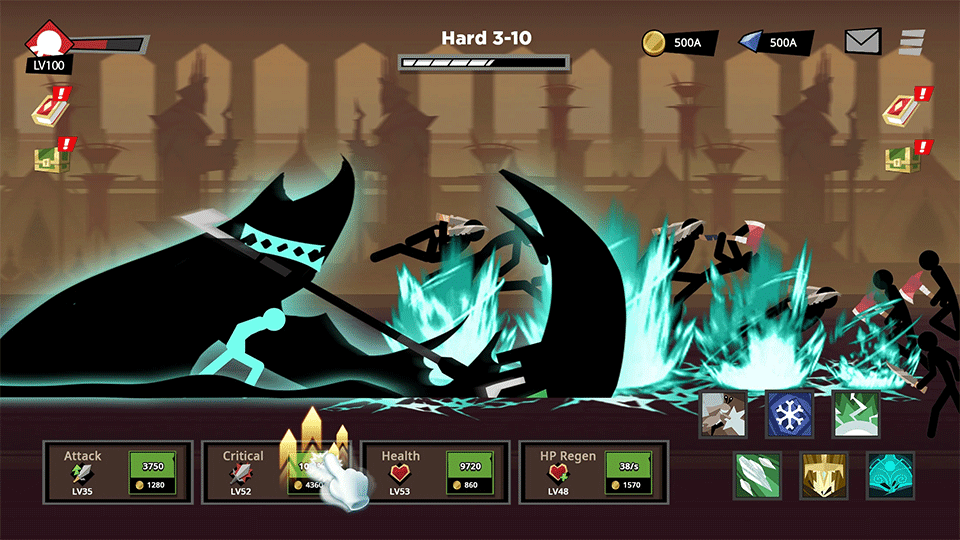
Task: Use the punch impact star skill
Action: [723, 413]
